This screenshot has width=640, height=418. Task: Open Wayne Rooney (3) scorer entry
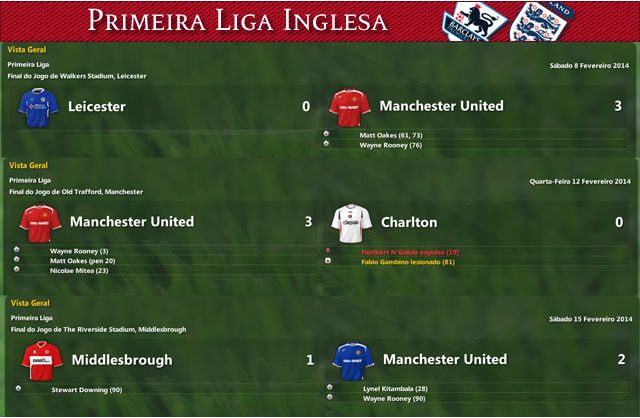[78, 250]
